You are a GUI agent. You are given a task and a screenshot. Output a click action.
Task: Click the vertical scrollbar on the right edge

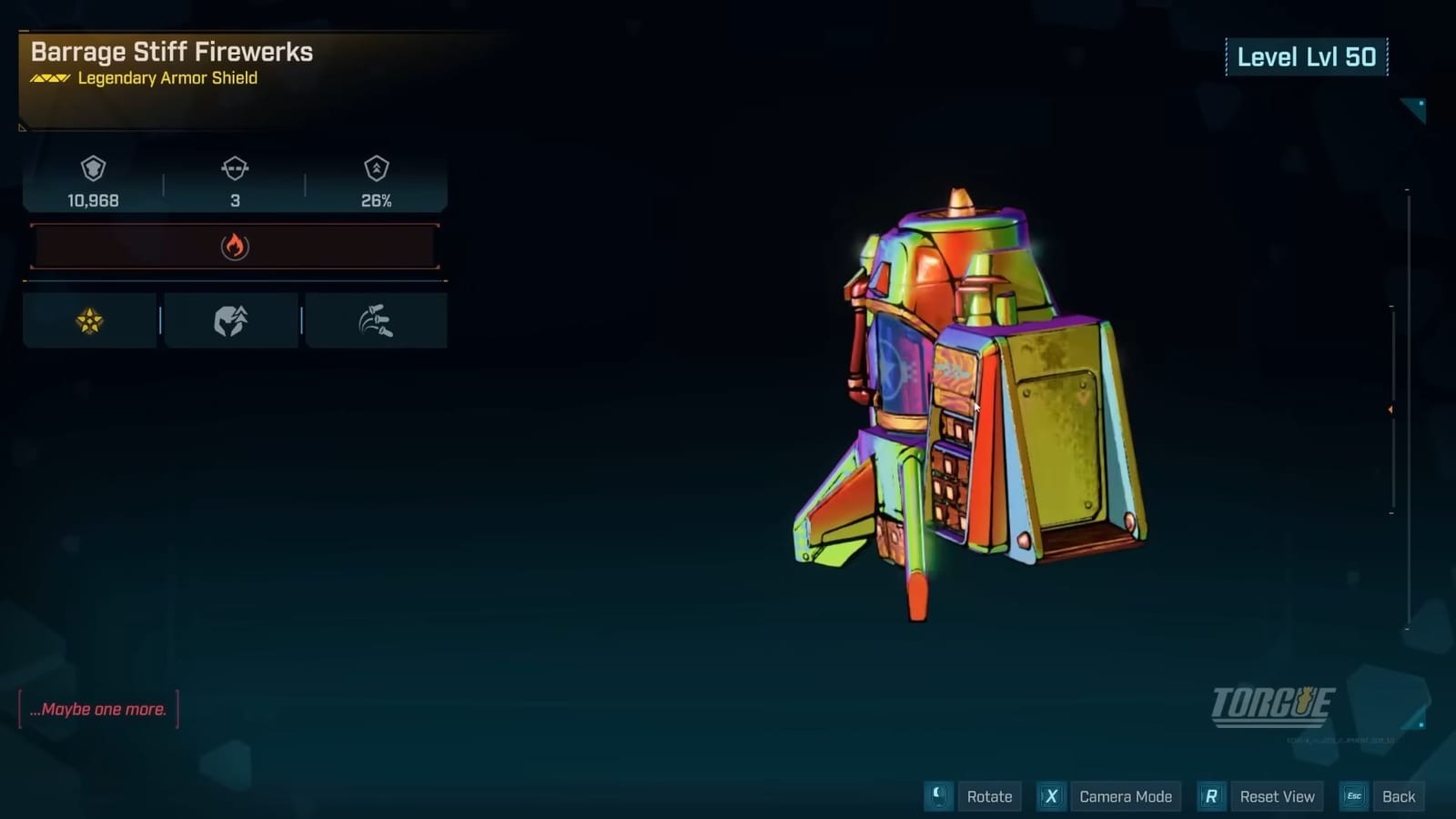[1391, 409]
